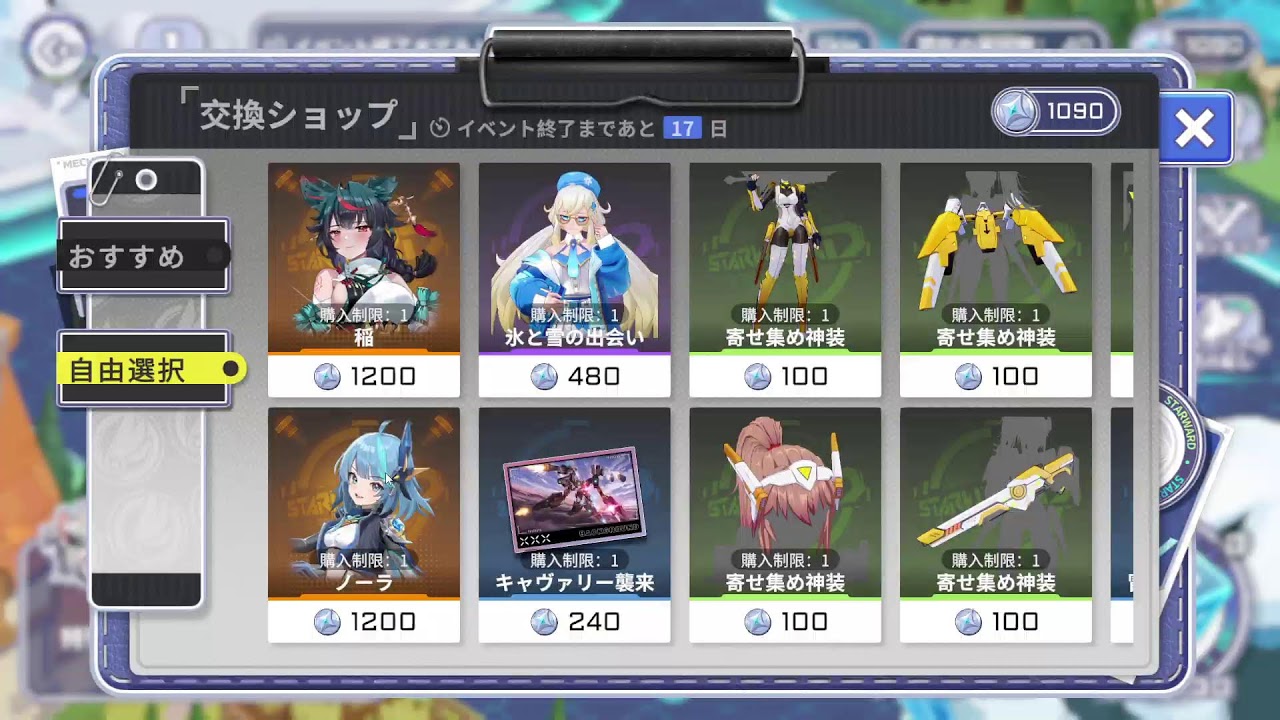
Task: Switch to the おすすめ tab
Action: (141, 257)
